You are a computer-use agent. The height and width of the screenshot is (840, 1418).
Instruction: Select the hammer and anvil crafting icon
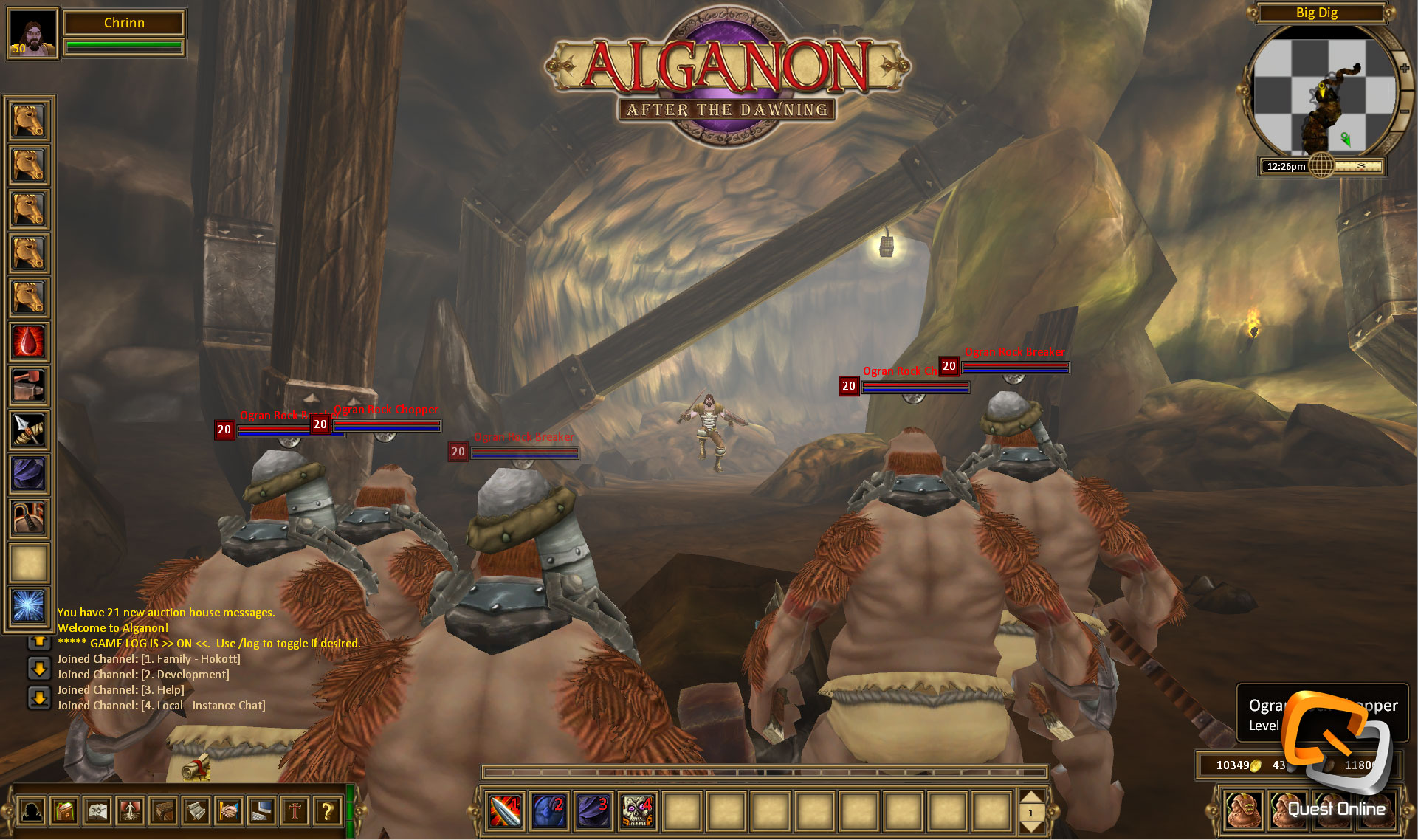click(28, 386)
